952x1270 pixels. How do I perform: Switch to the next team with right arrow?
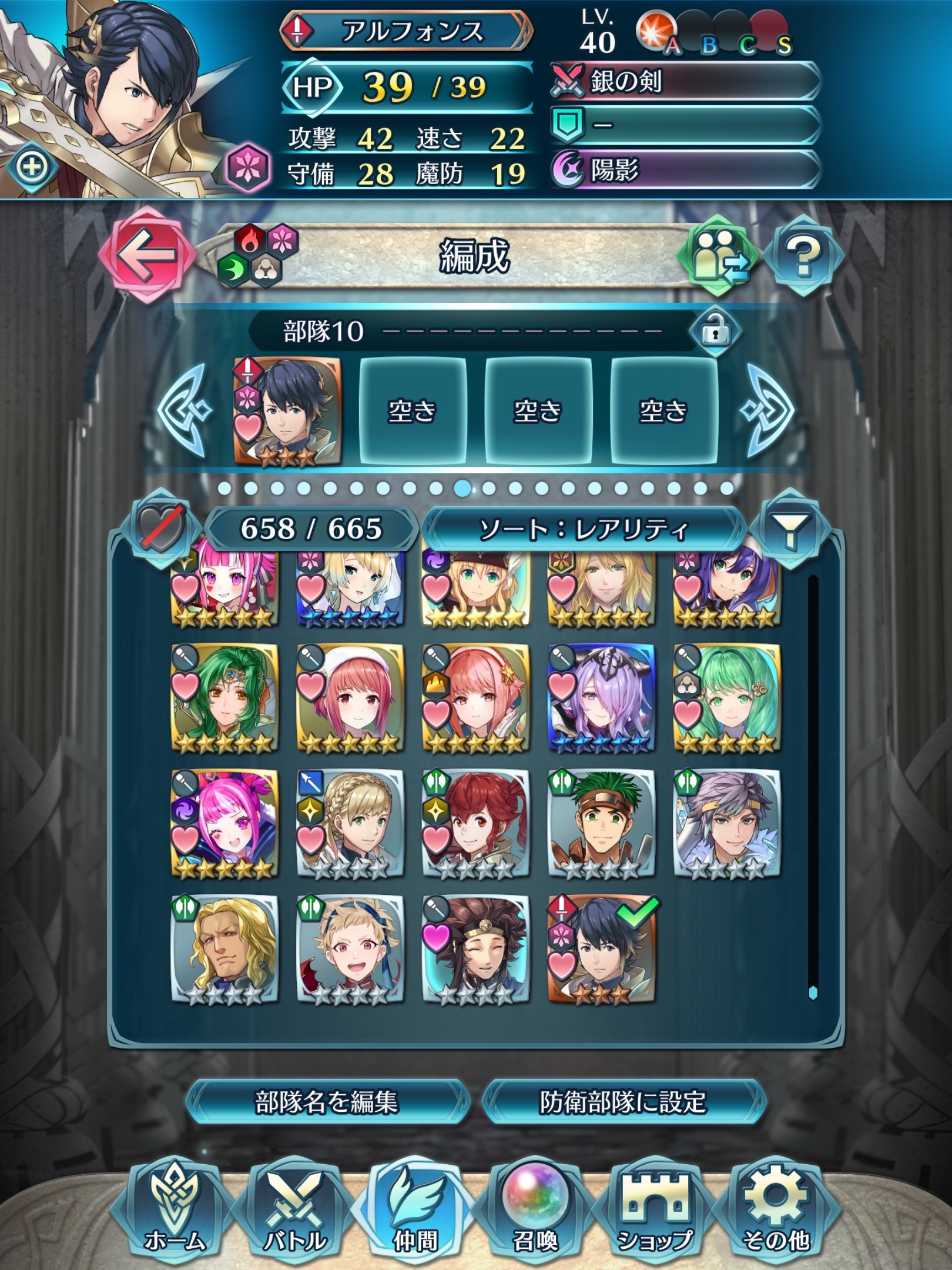[768, 410]
